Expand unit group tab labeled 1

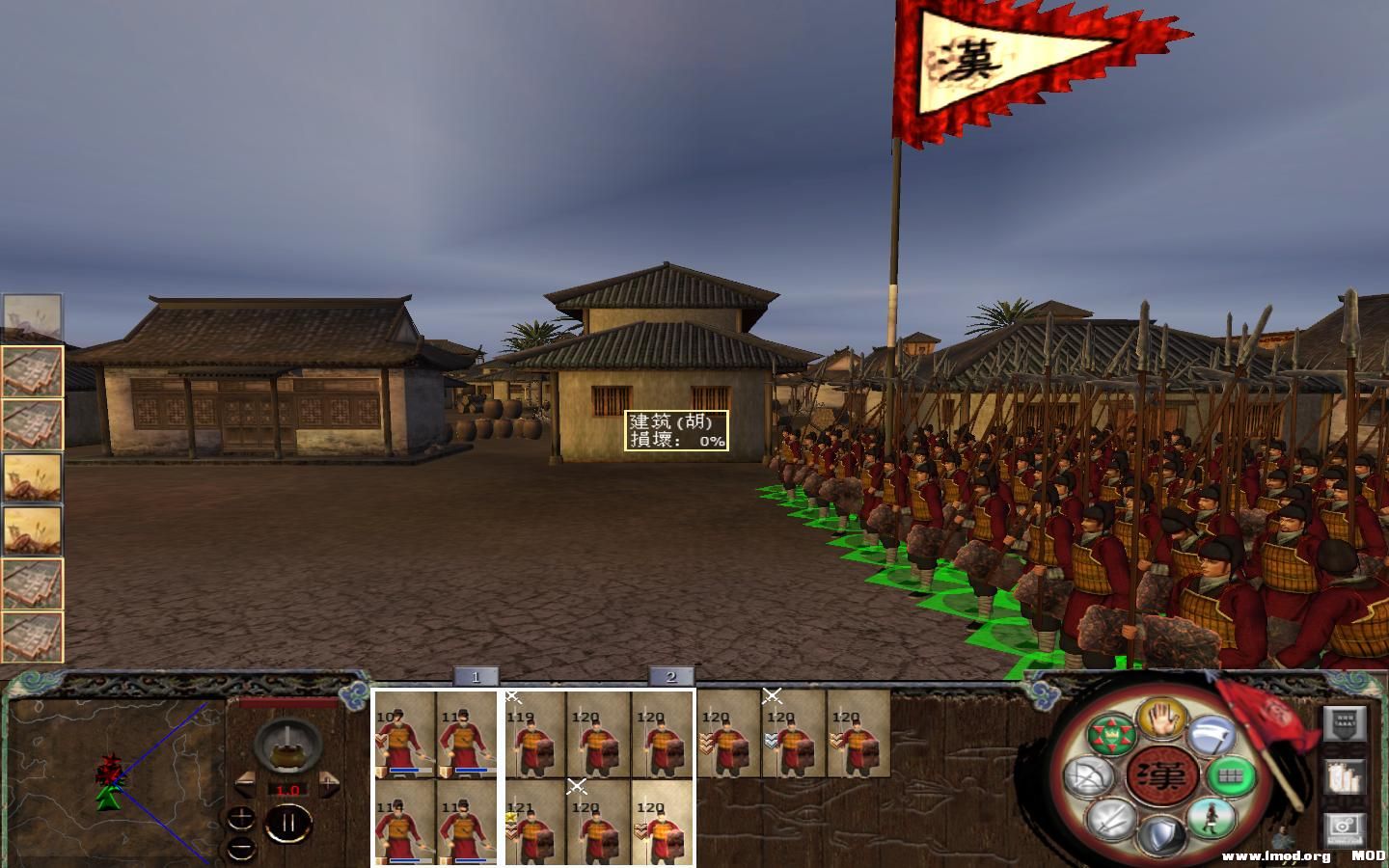click(475, 677)
